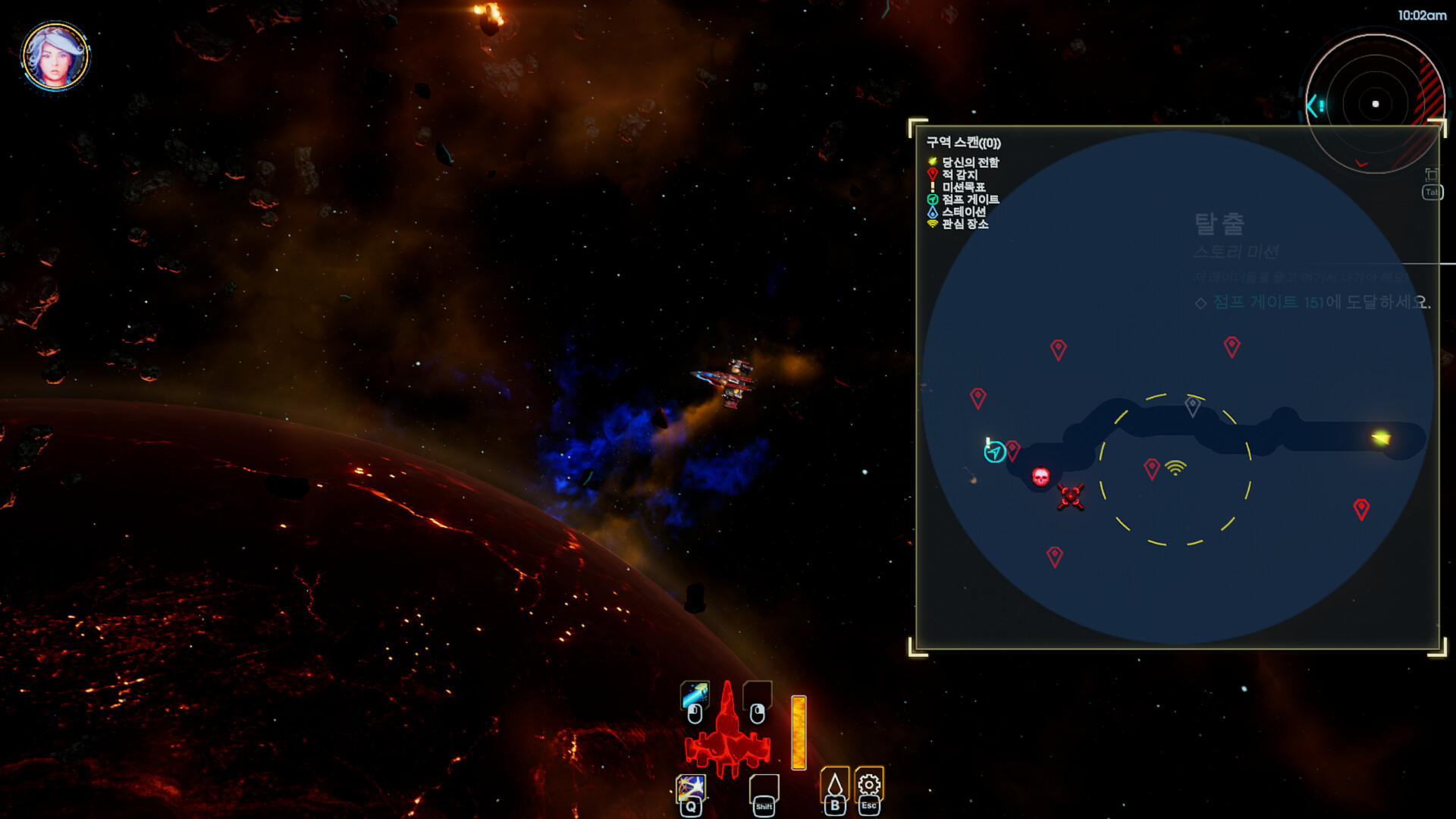Select the jump gate 151 mission objective
This screenshot has width=1456, height=819.
coord(1321,303)
